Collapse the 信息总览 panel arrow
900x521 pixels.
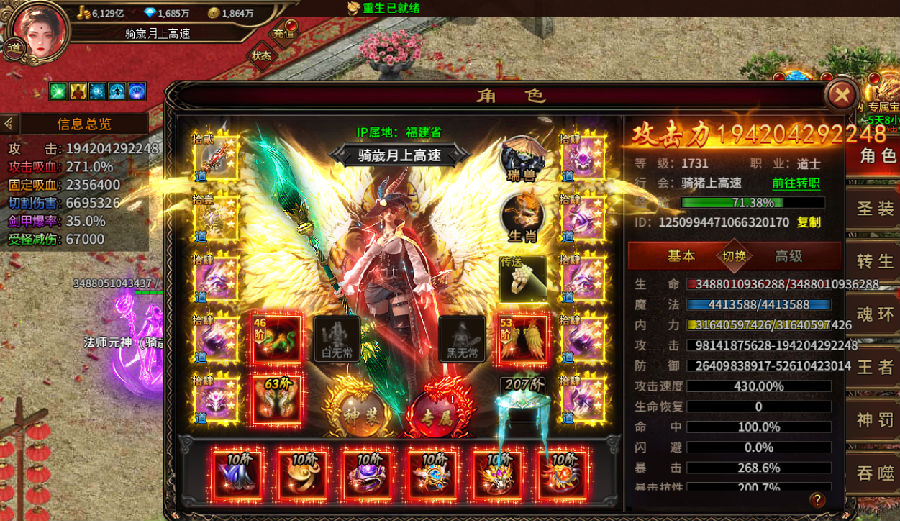pos(9,123)
